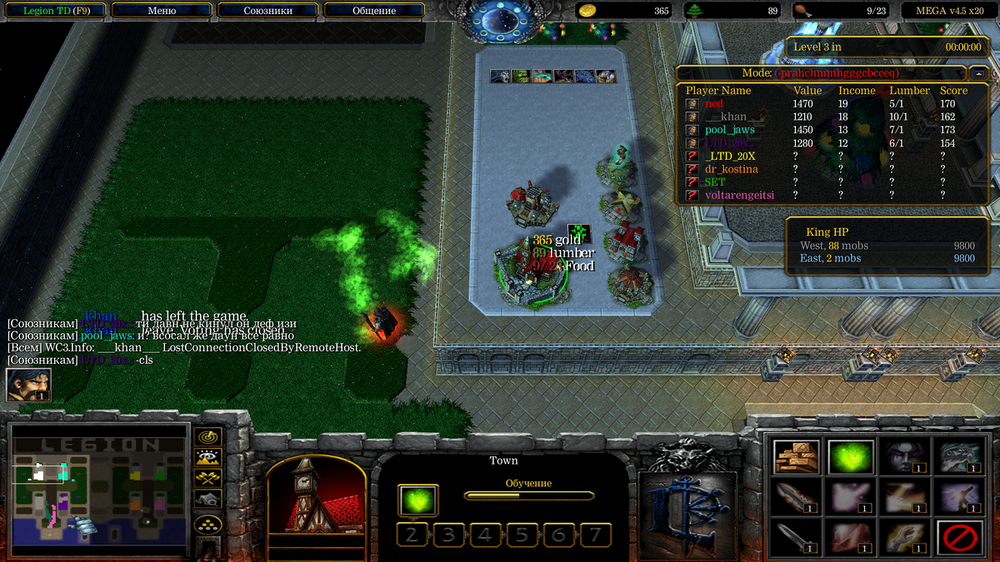This screenshot has width=1000, height=562.
Task: Collapse the multiboard with the arrow button
Action: pos(978,73)
